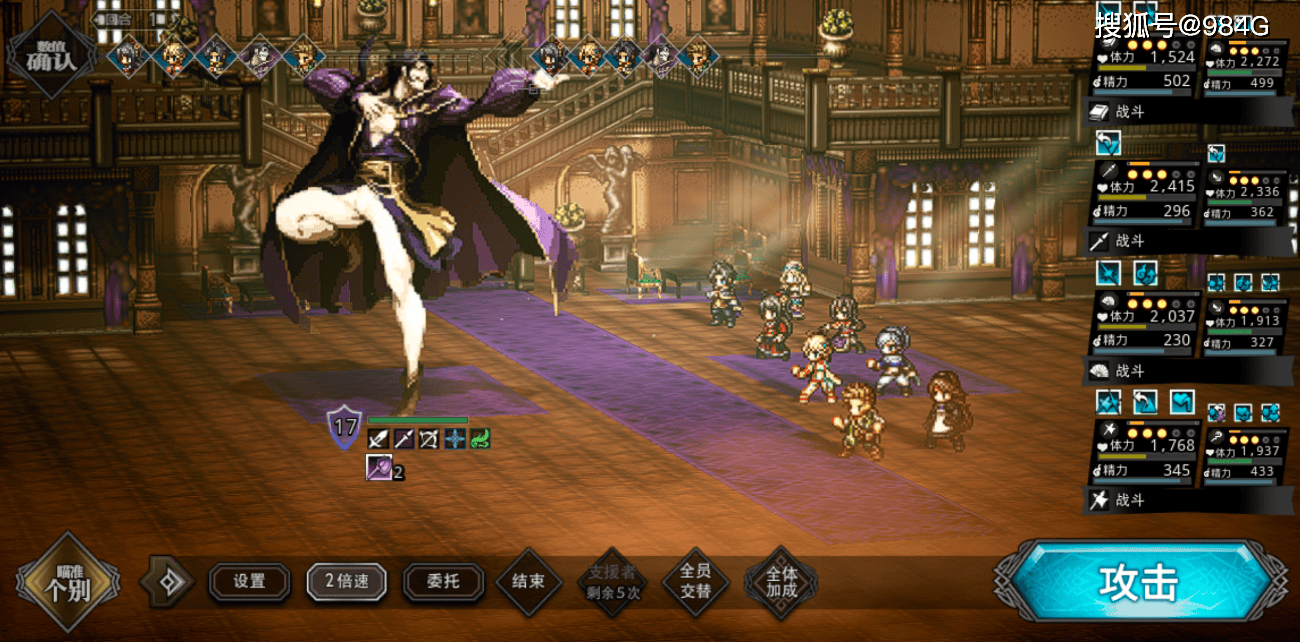Select the 结束 end battle button
This screenshot has height=642, width=1300.
pyautogui.click(x=528, y=582)
